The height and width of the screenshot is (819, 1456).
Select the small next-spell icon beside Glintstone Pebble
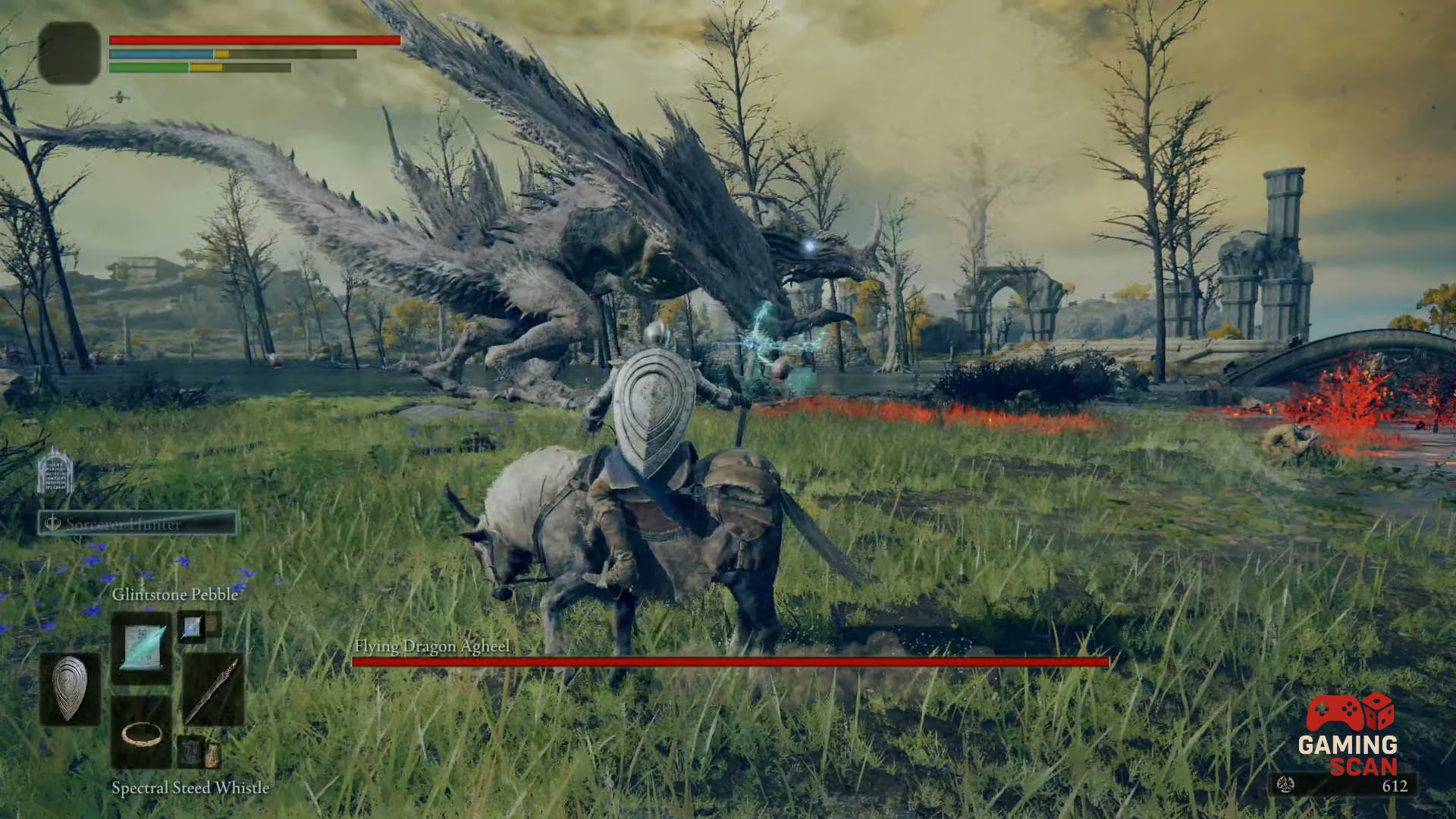pos(192,626)
